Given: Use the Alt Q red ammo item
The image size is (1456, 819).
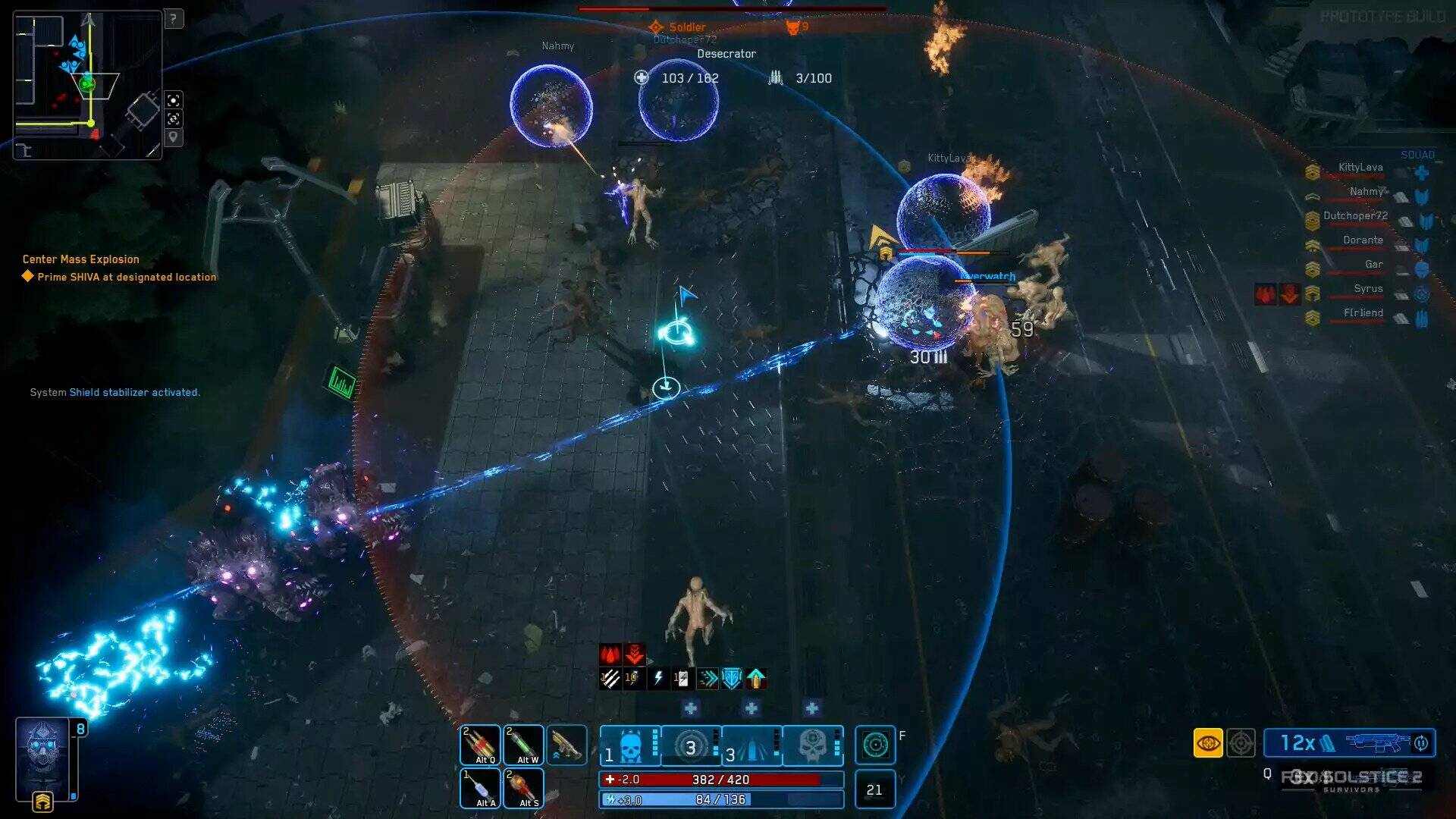Looking at the screenshot, I should pyautogui.click(x=481, y=745).
